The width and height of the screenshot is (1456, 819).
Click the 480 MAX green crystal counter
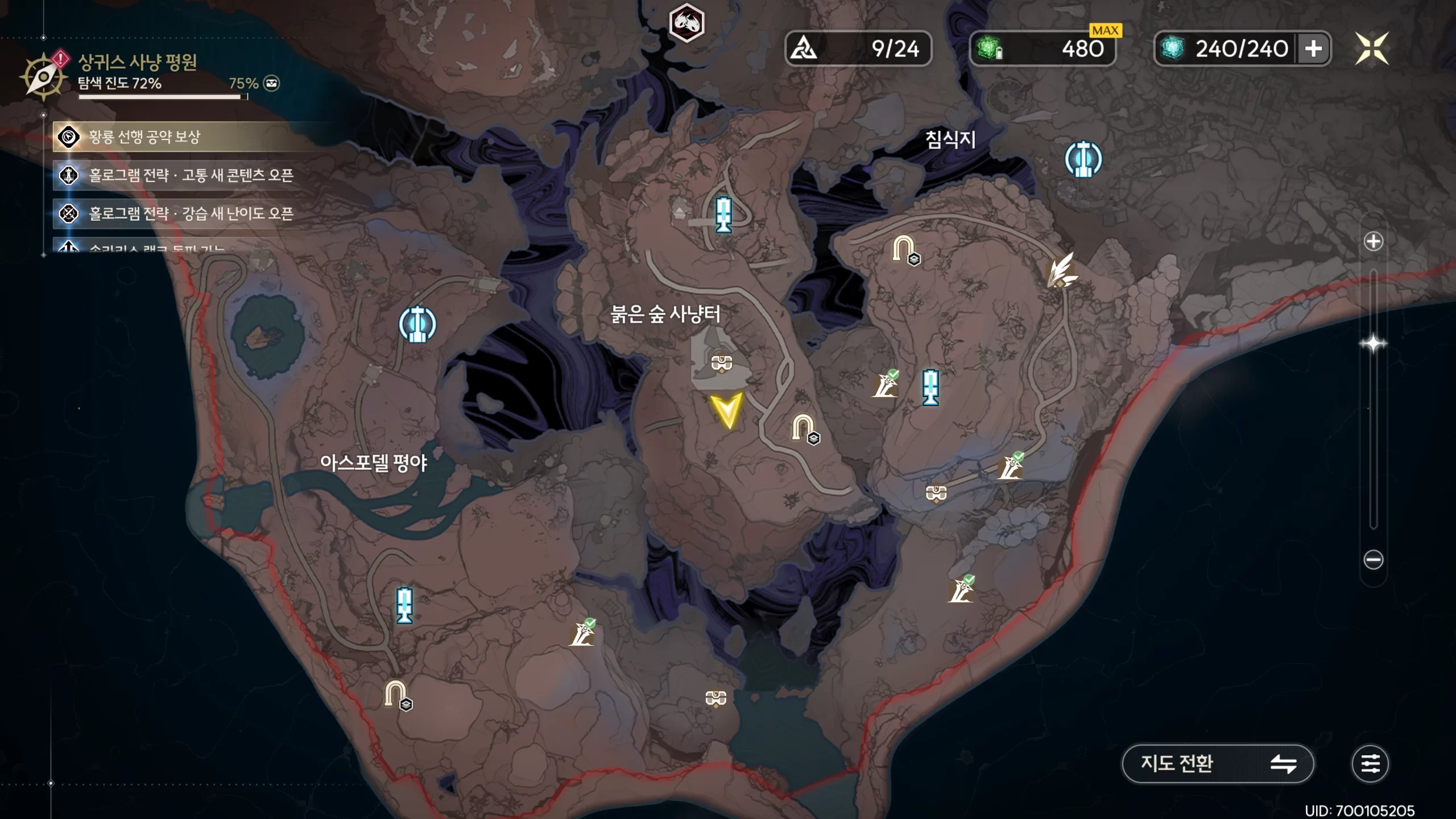point(1042,48)
